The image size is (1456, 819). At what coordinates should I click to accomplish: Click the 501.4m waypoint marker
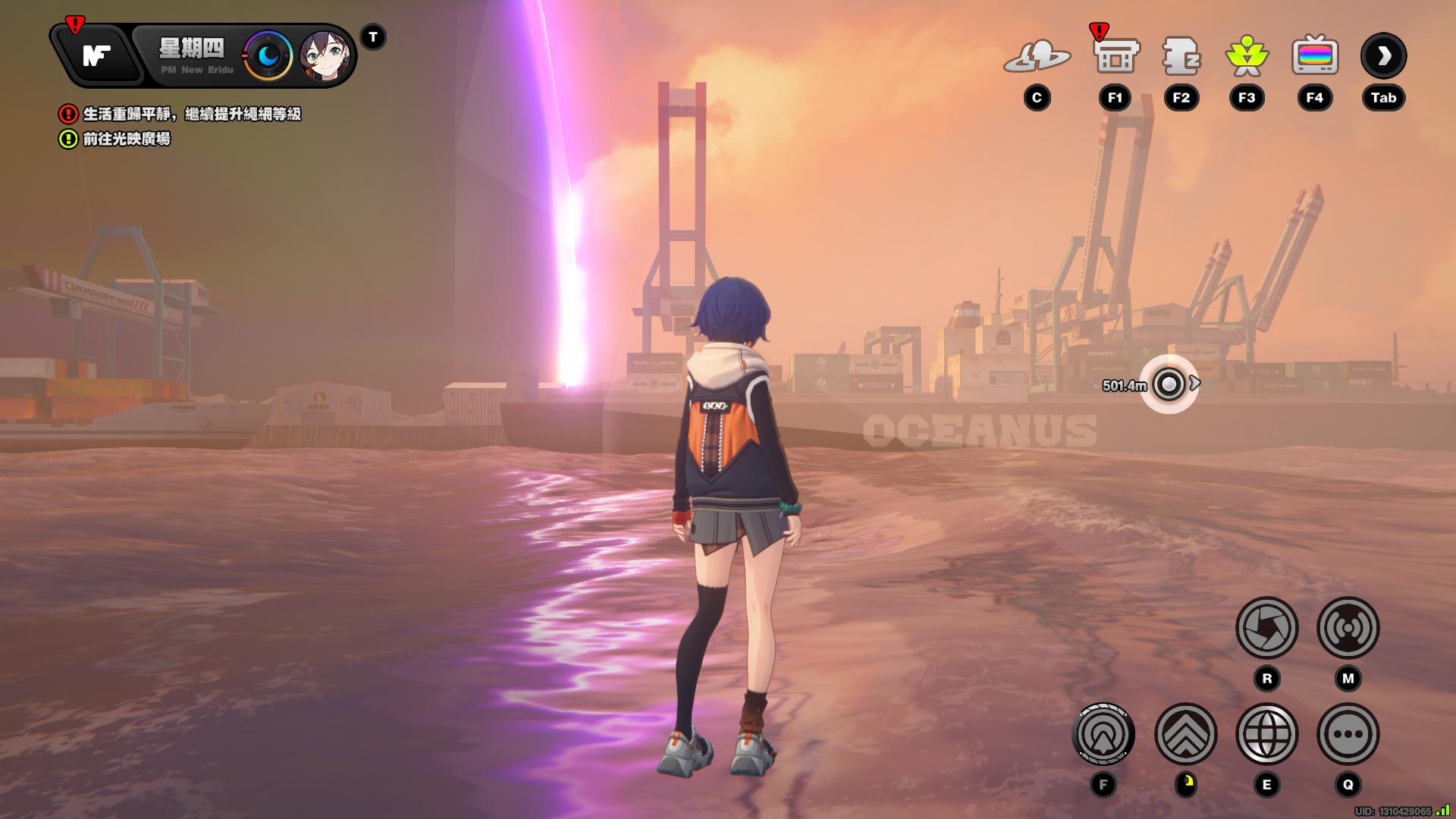[1169, 384]
